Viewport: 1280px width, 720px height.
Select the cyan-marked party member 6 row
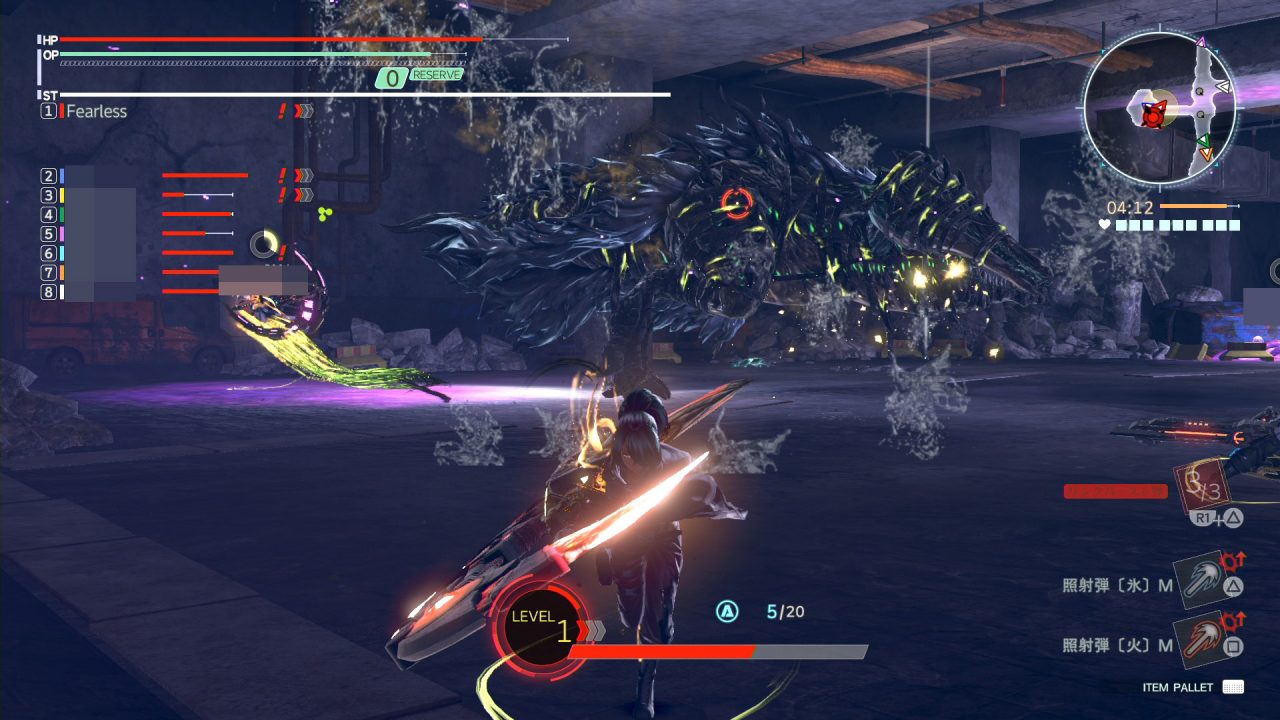click(x=140, y=253)
